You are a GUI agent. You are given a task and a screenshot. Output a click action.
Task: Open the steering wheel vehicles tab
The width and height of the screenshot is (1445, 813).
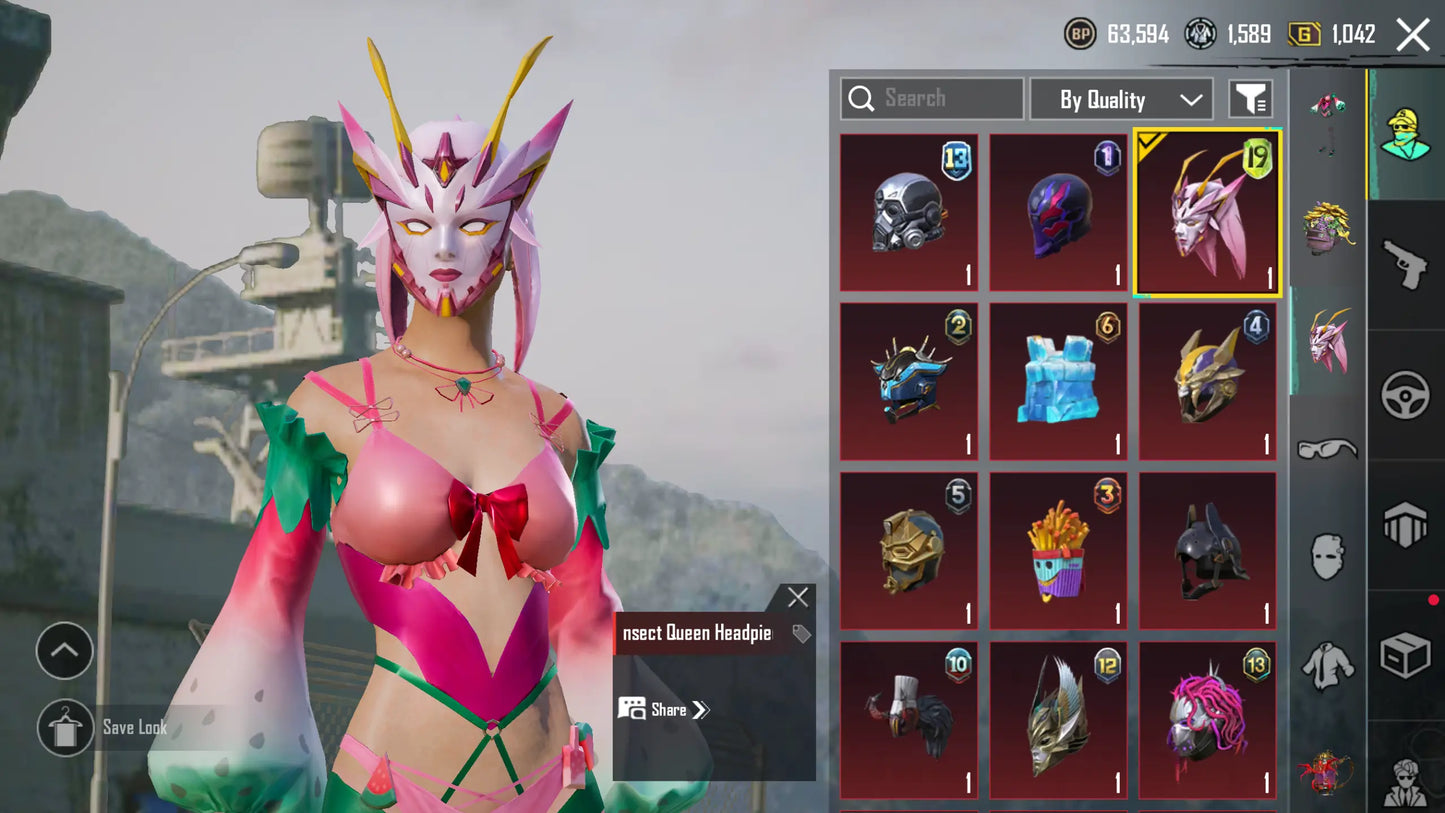1405,395
